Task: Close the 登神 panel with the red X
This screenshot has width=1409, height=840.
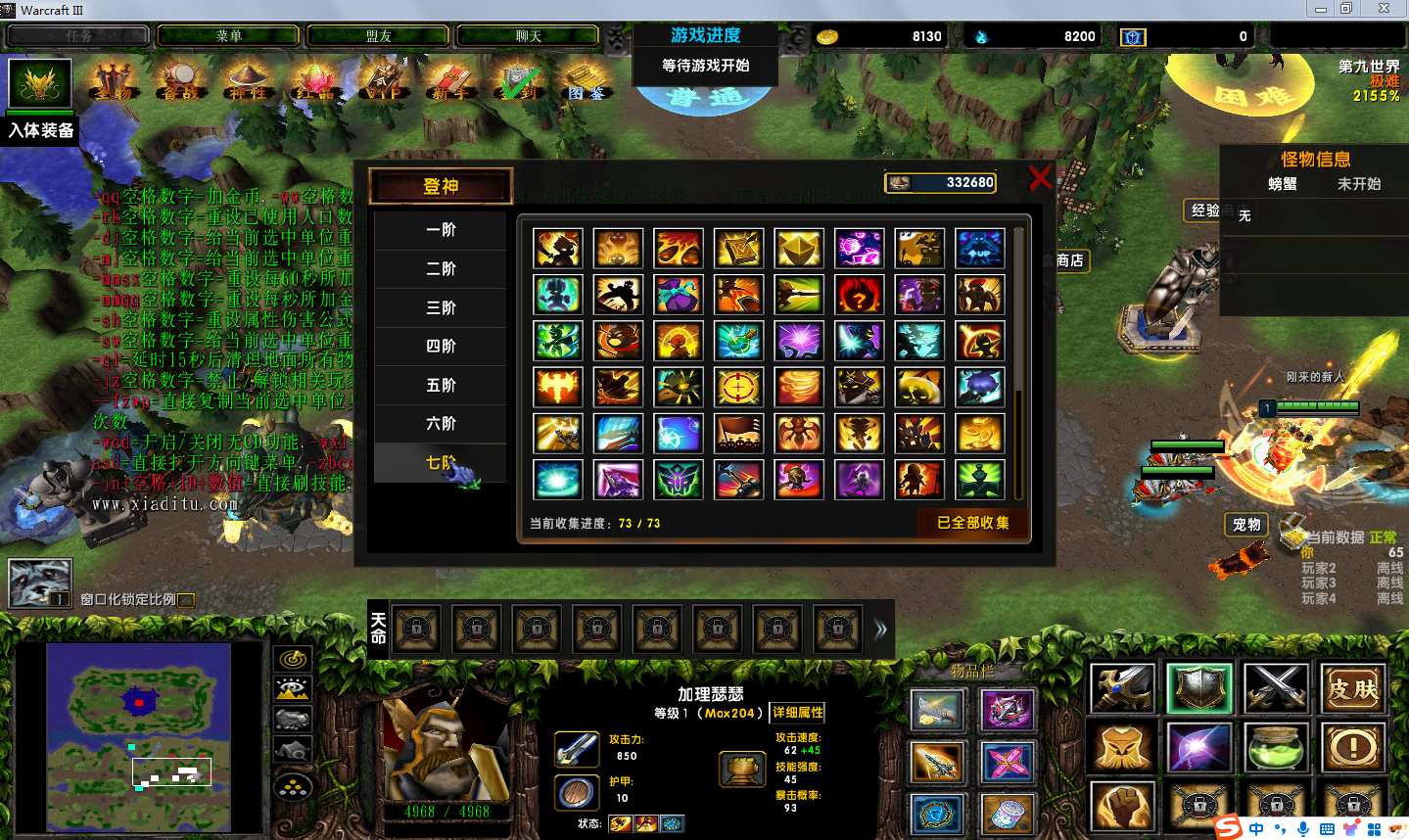Action: point(1040,177)
